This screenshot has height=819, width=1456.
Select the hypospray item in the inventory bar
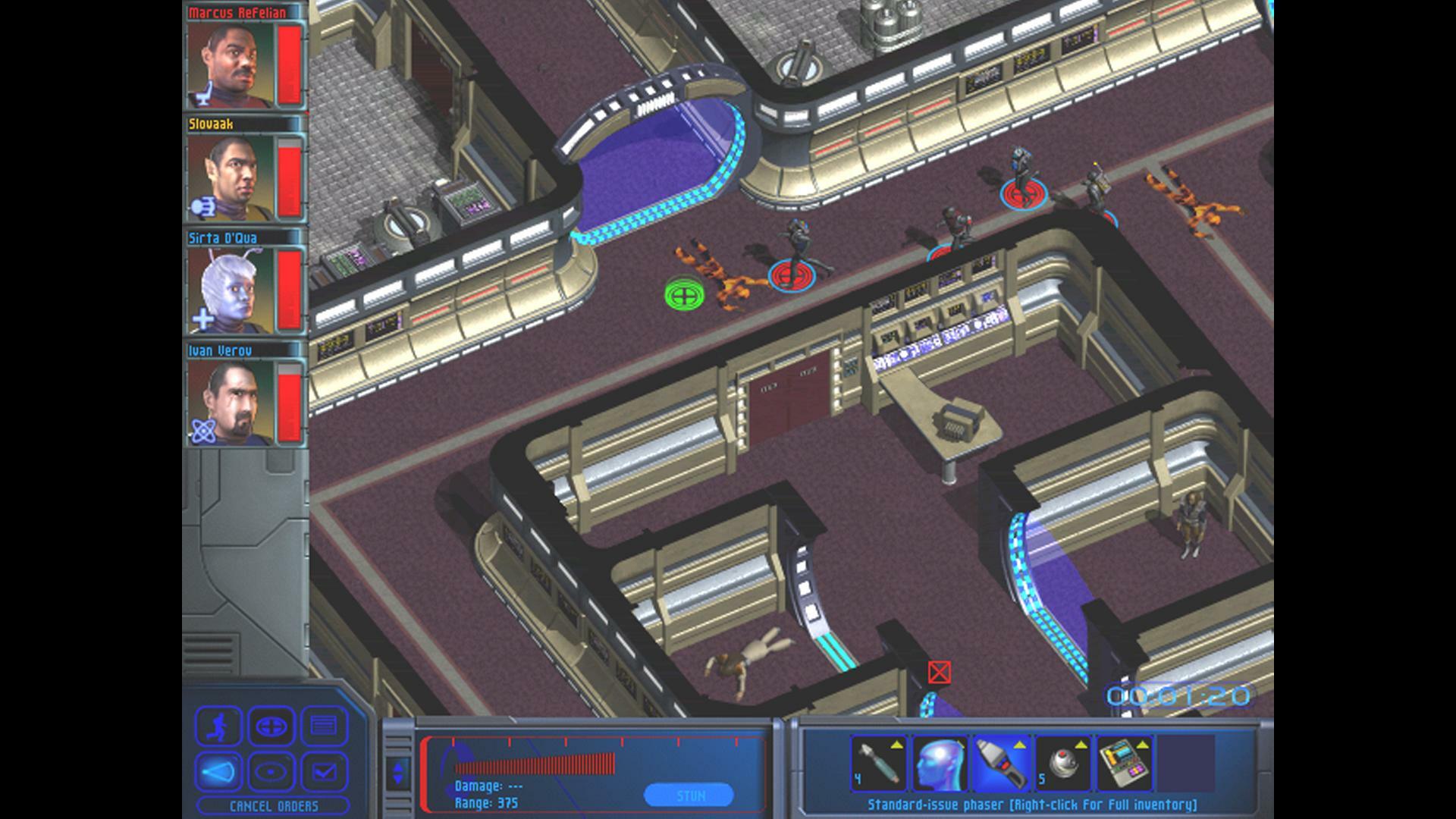[x=880, y=763]
